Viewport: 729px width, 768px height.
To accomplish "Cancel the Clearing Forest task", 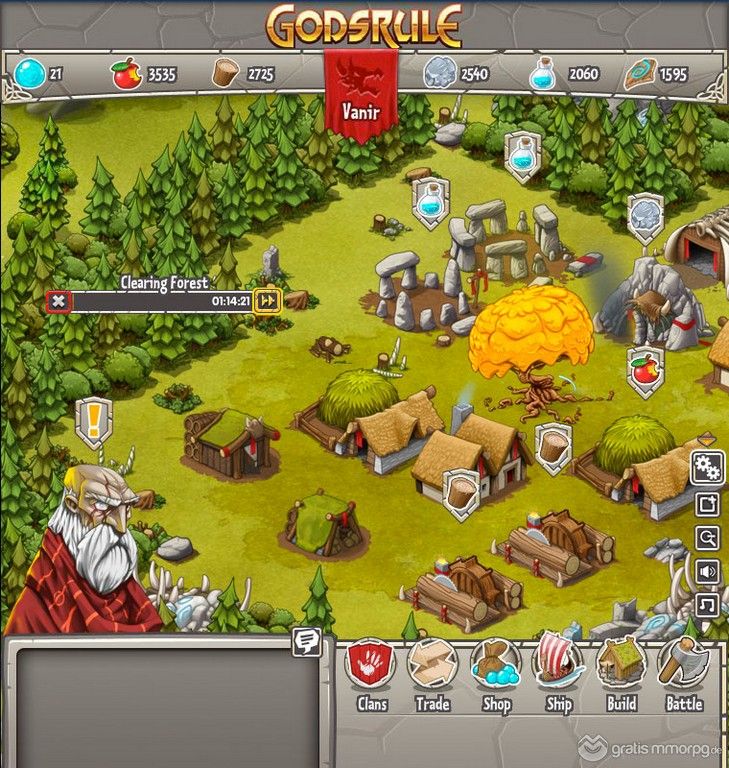I will [59, 300].
